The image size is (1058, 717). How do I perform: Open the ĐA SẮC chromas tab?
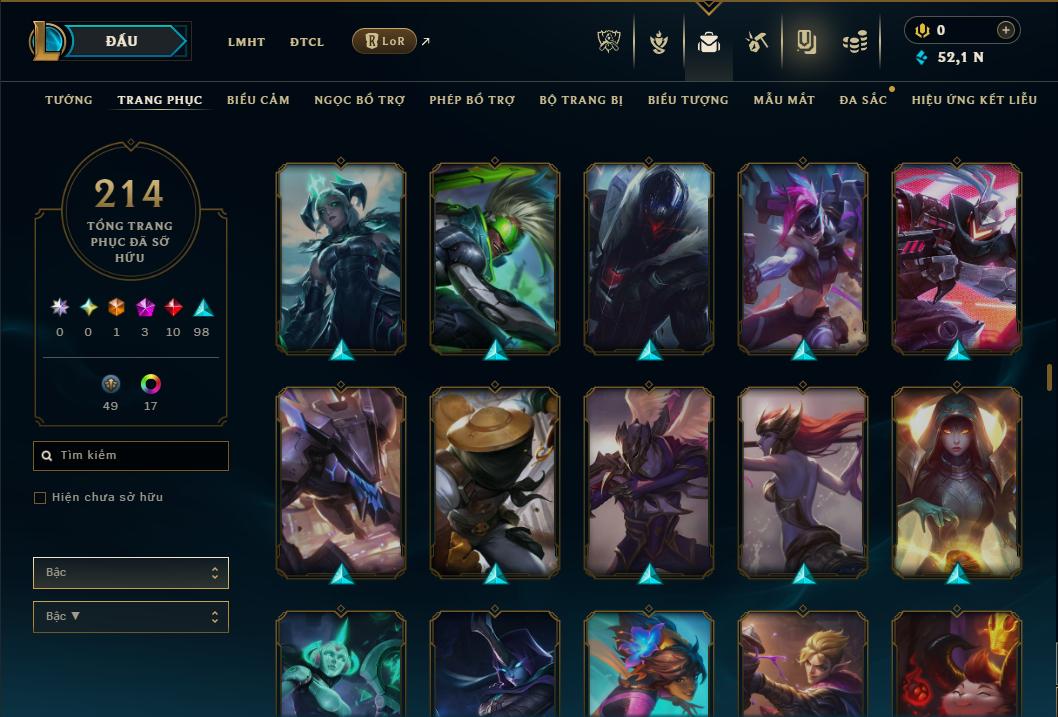point(863,100)
